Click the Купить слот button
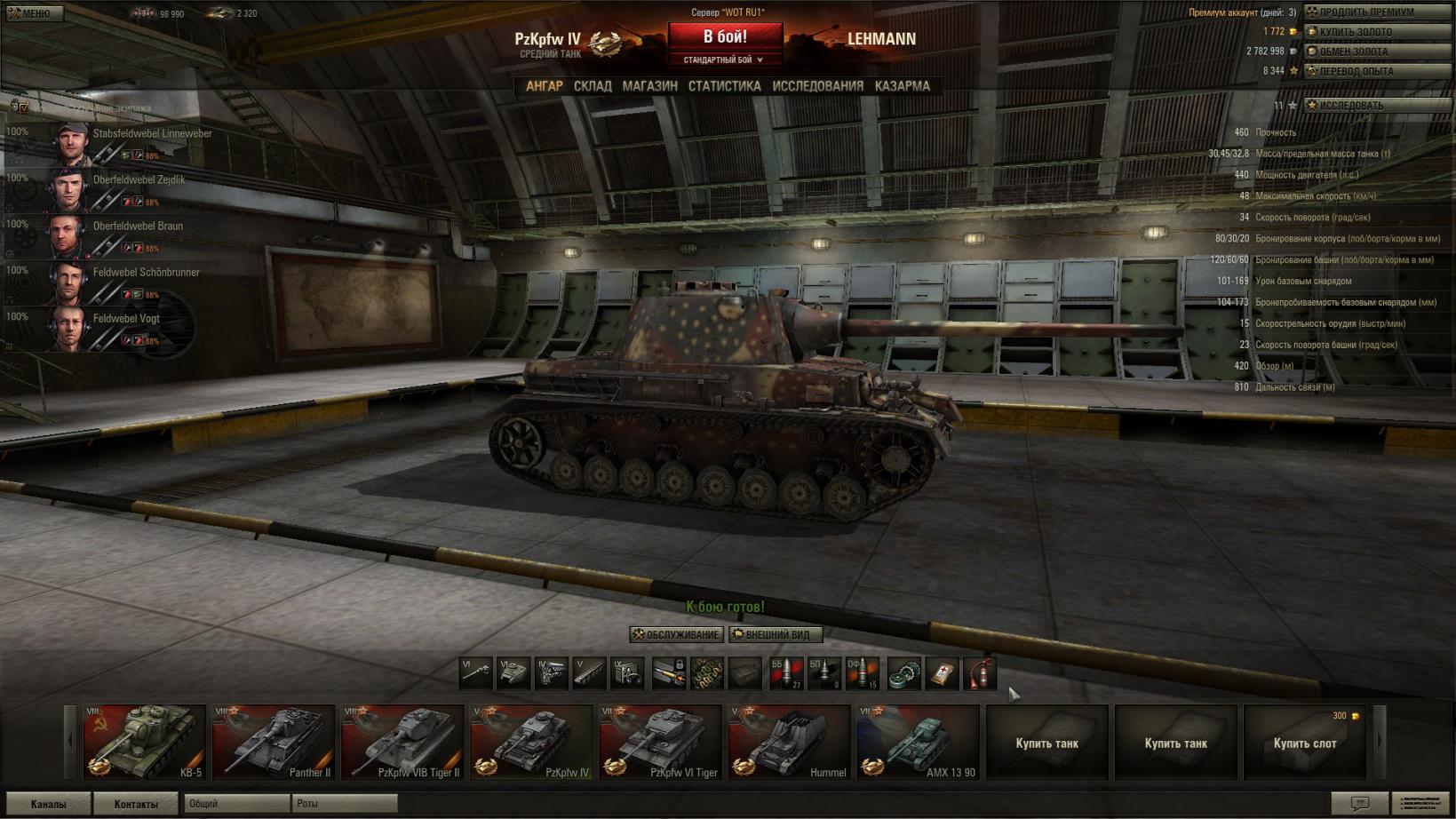This screenshot has height=819, width=1456. point(1305,743)
